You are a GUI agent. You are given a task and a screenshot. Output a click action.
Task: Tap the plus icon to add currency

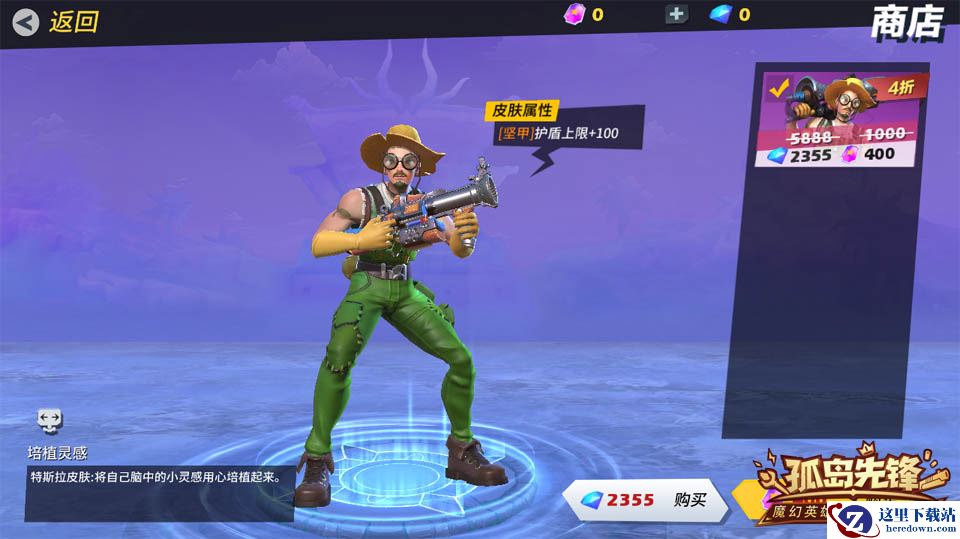tap(677, 14)
